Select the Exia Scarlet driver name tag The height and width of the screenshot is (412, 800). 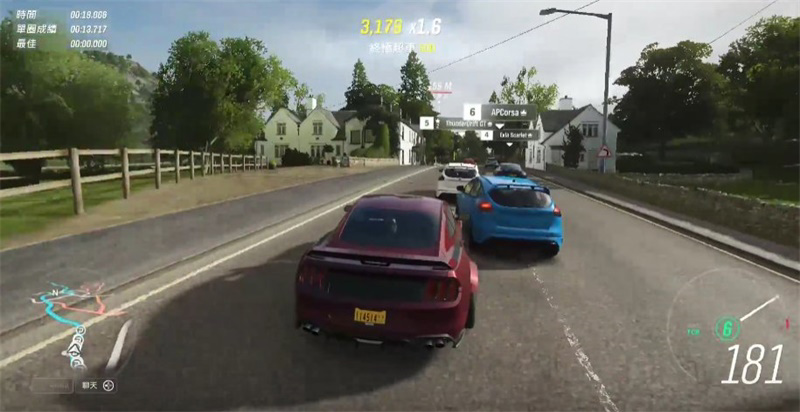tap(518, 135)
